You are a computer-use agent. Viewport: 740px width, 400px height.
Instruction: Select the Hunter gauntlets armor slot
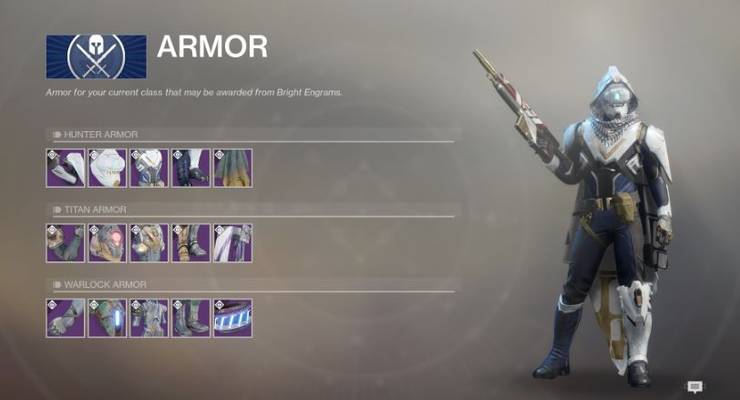(65, 168)
